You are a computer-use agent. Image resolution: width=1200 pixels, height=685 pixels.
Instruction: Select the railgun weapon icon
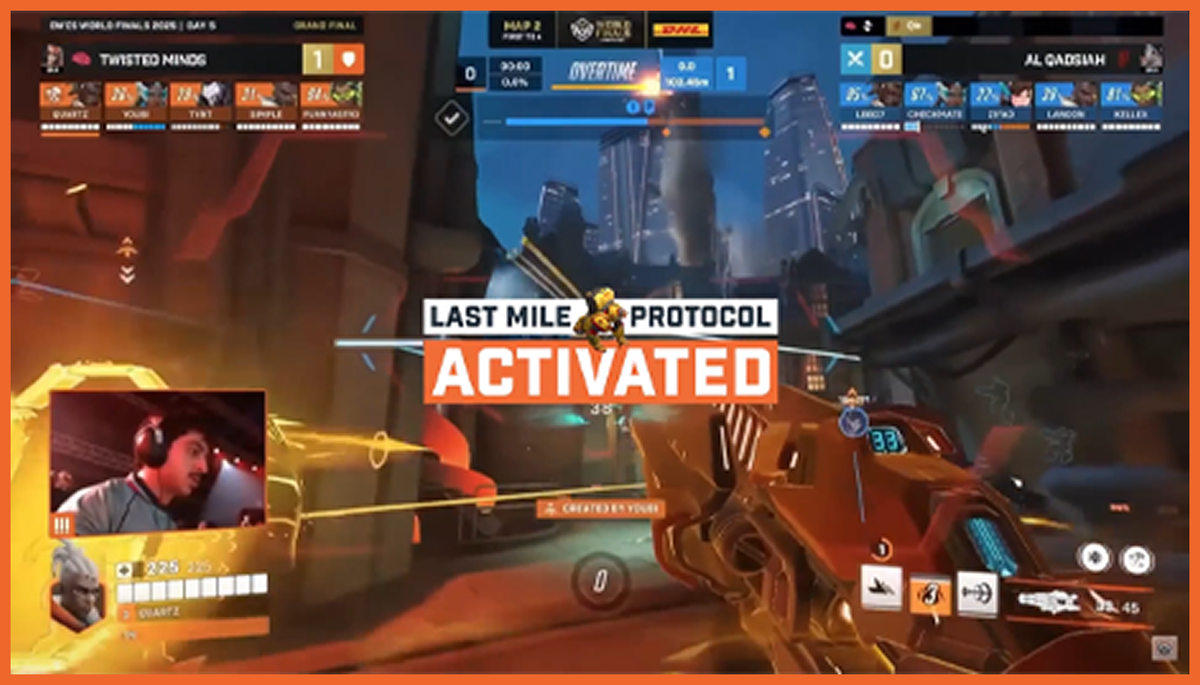tap(1048, 601)
